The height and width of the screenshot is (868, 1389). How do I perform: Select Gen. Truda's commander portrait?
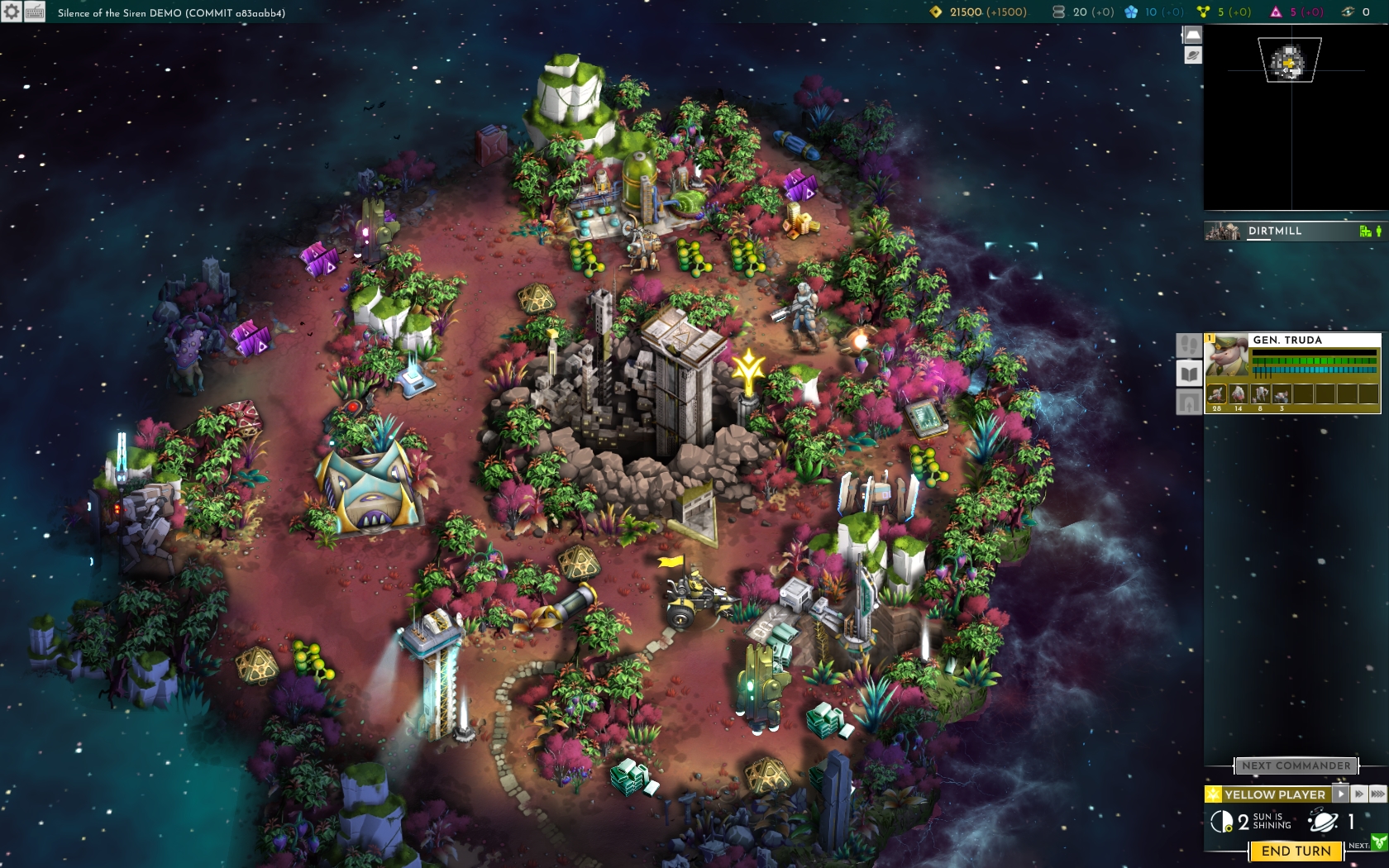click(x=1227, y=356)
